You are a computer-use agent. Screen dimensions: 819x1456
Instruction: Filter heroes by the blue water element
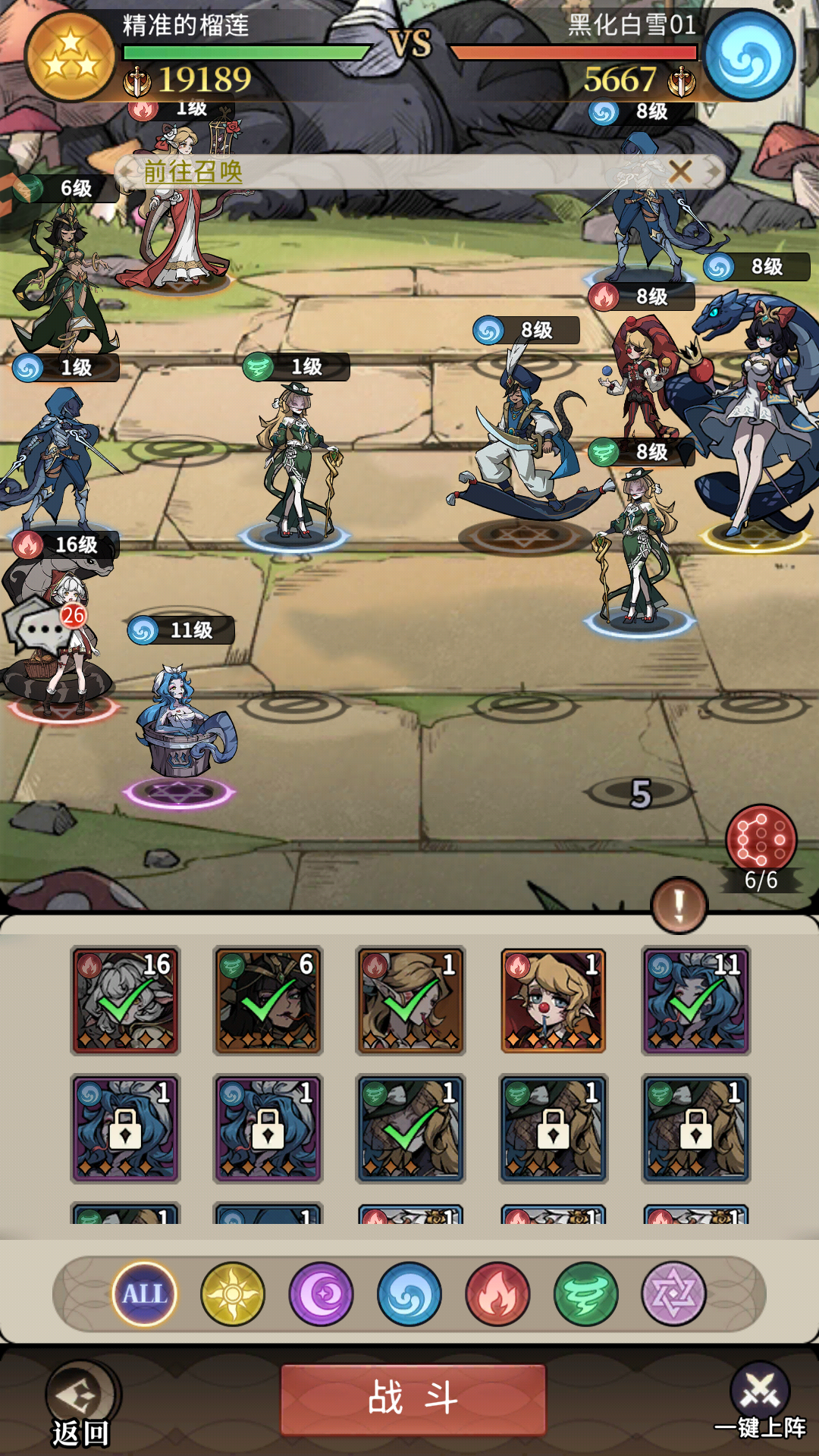[x=409, y=1294]
